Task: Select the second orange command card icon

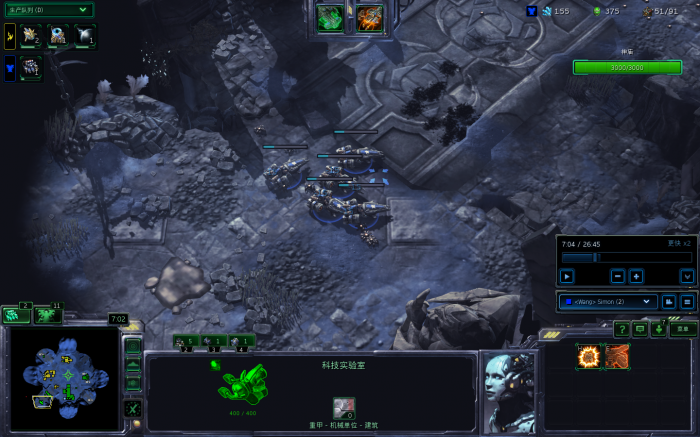Action: tap(617, 356)
